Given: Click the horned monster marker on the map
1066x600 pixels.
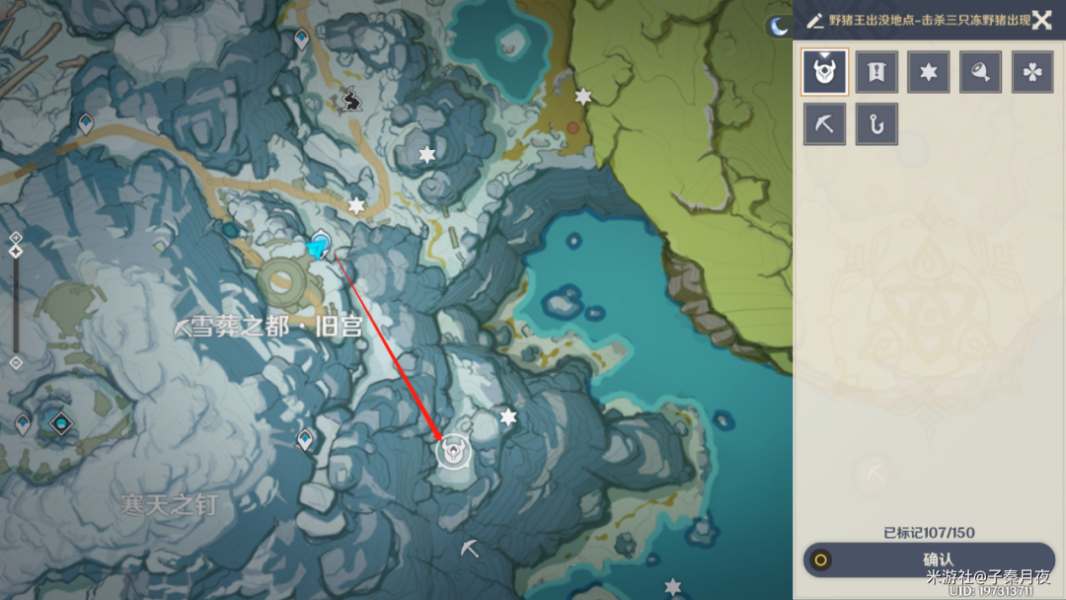Looking at the screenshot, I should [453, 453].
